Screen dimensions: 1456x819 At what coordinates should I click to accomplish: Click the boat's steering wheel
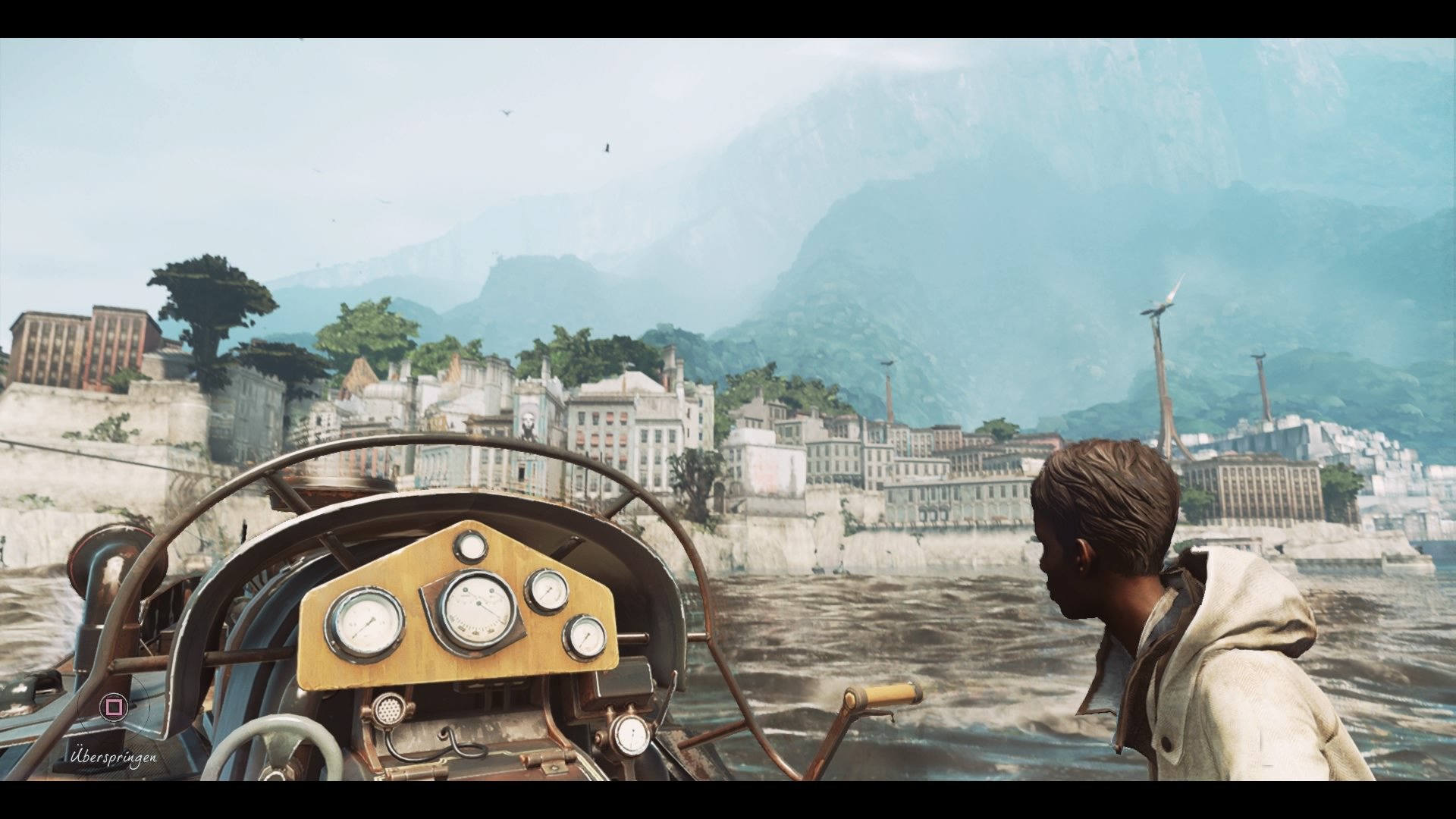(273, 766)
